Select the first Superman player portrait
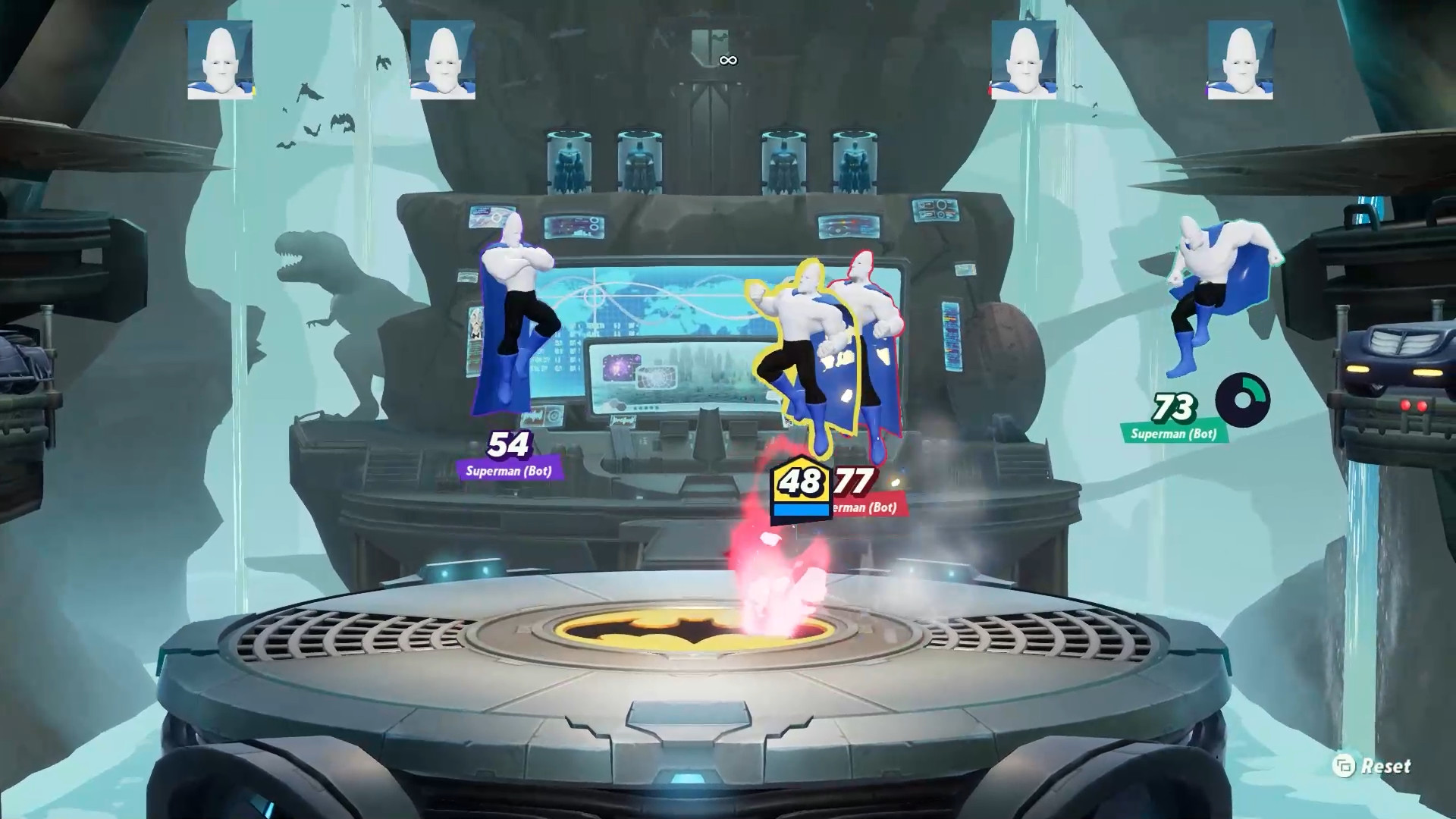The image size is (1456, 819). [x=218, y=62]
